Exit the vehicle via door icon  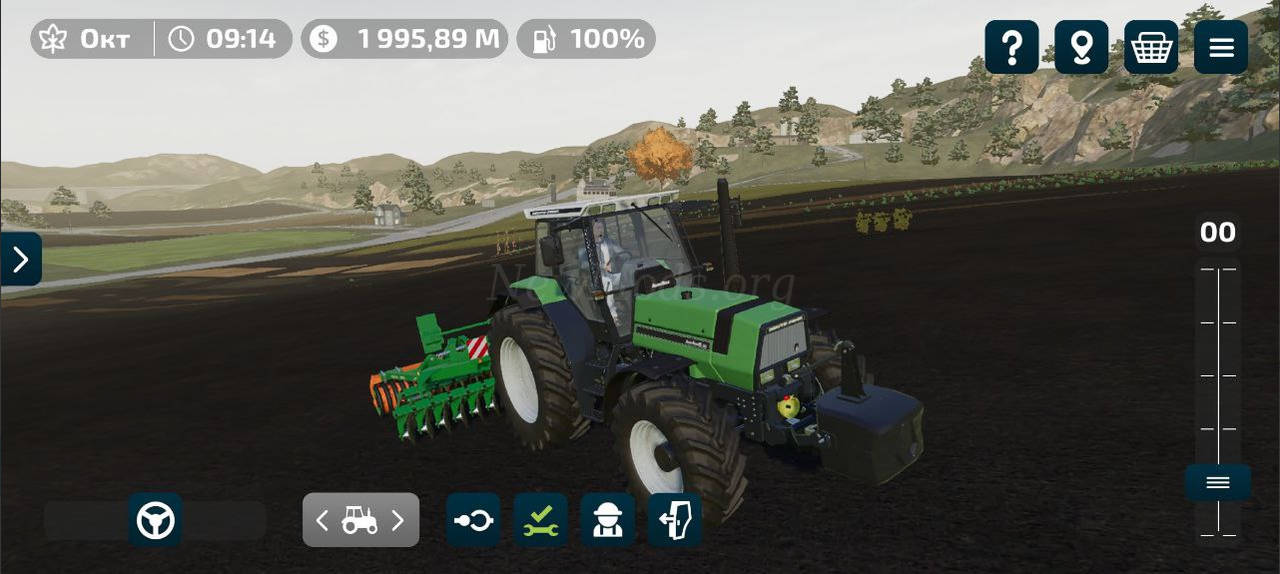(675, 520)
